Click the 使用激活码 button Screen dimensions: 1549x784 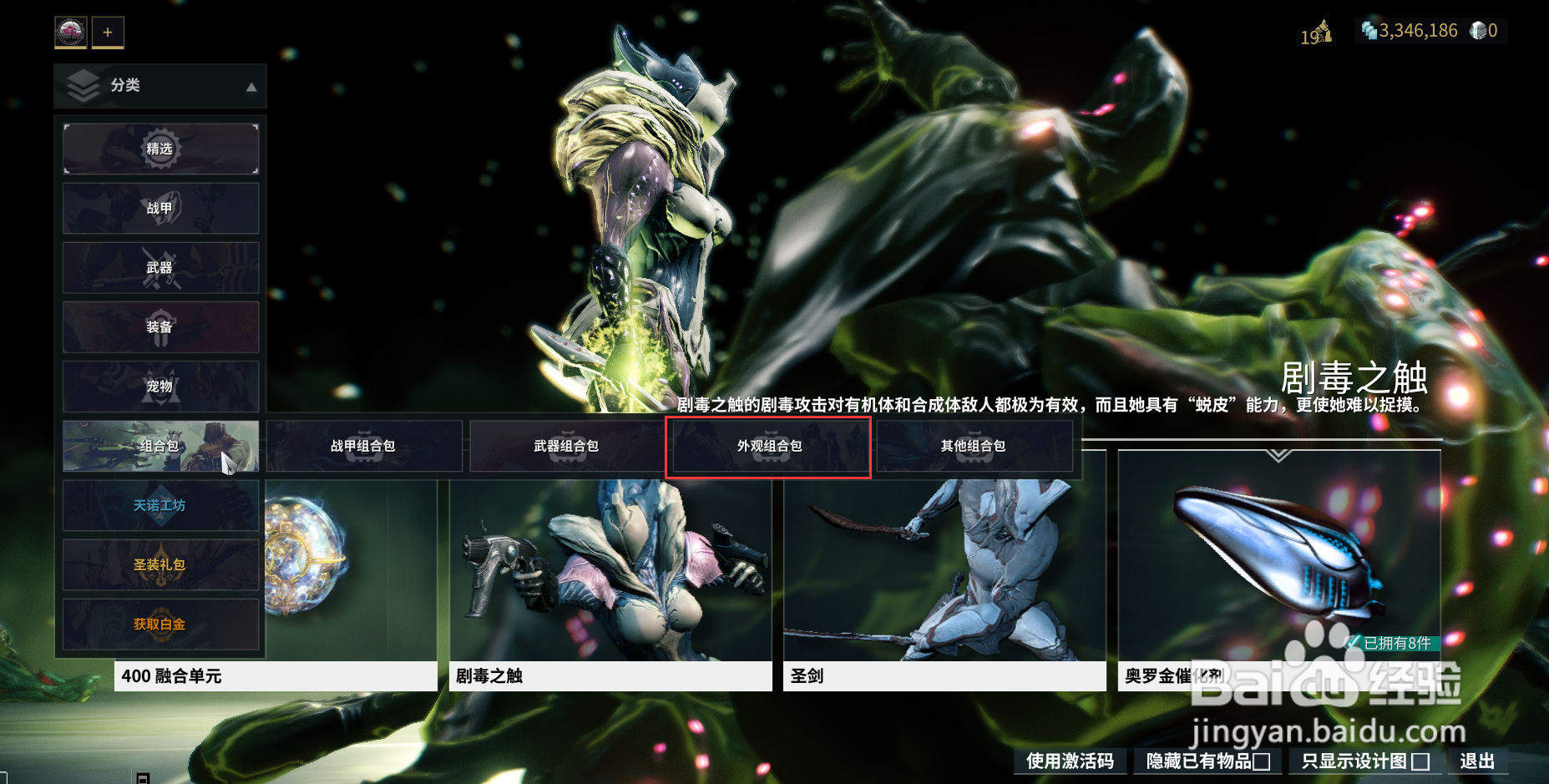click(1071, 761)
